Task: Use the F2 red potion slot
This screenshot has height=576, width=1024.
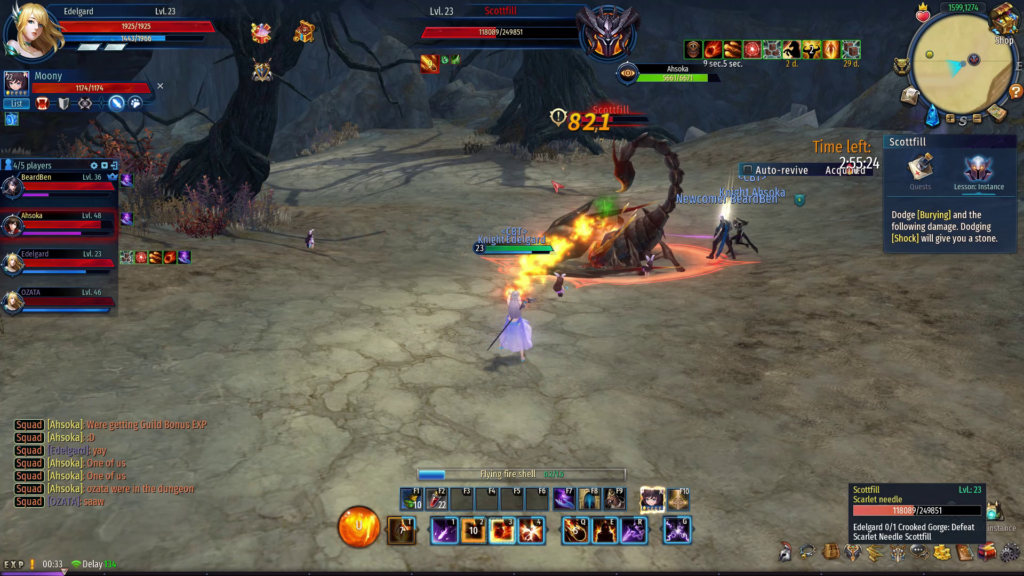Action: click(436, 499)
